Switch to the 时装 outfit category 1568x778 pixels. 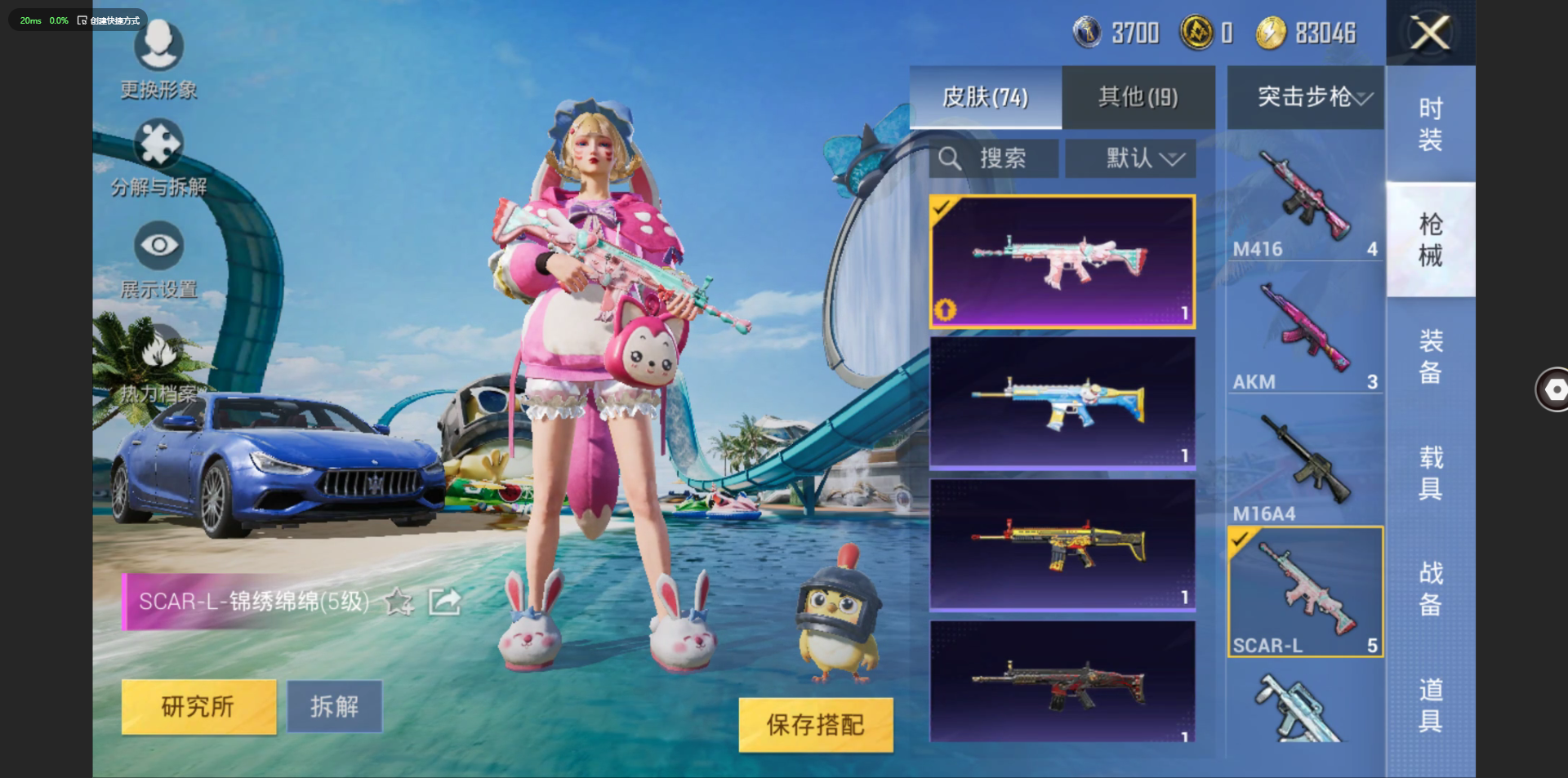(1430, 124)
